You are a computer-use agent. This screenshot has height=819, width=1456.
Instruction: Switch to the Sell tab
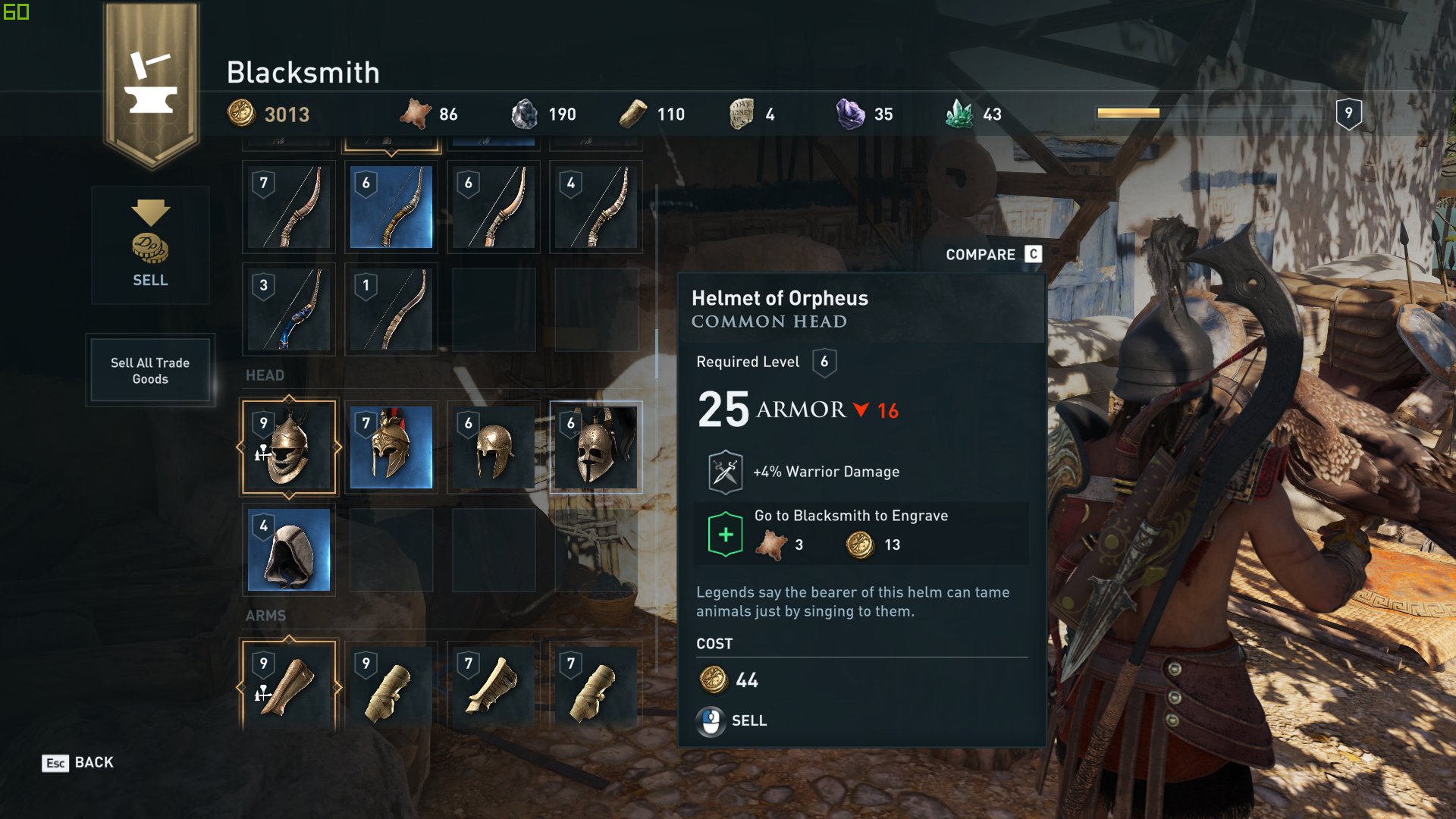click(x=150, y=245)
